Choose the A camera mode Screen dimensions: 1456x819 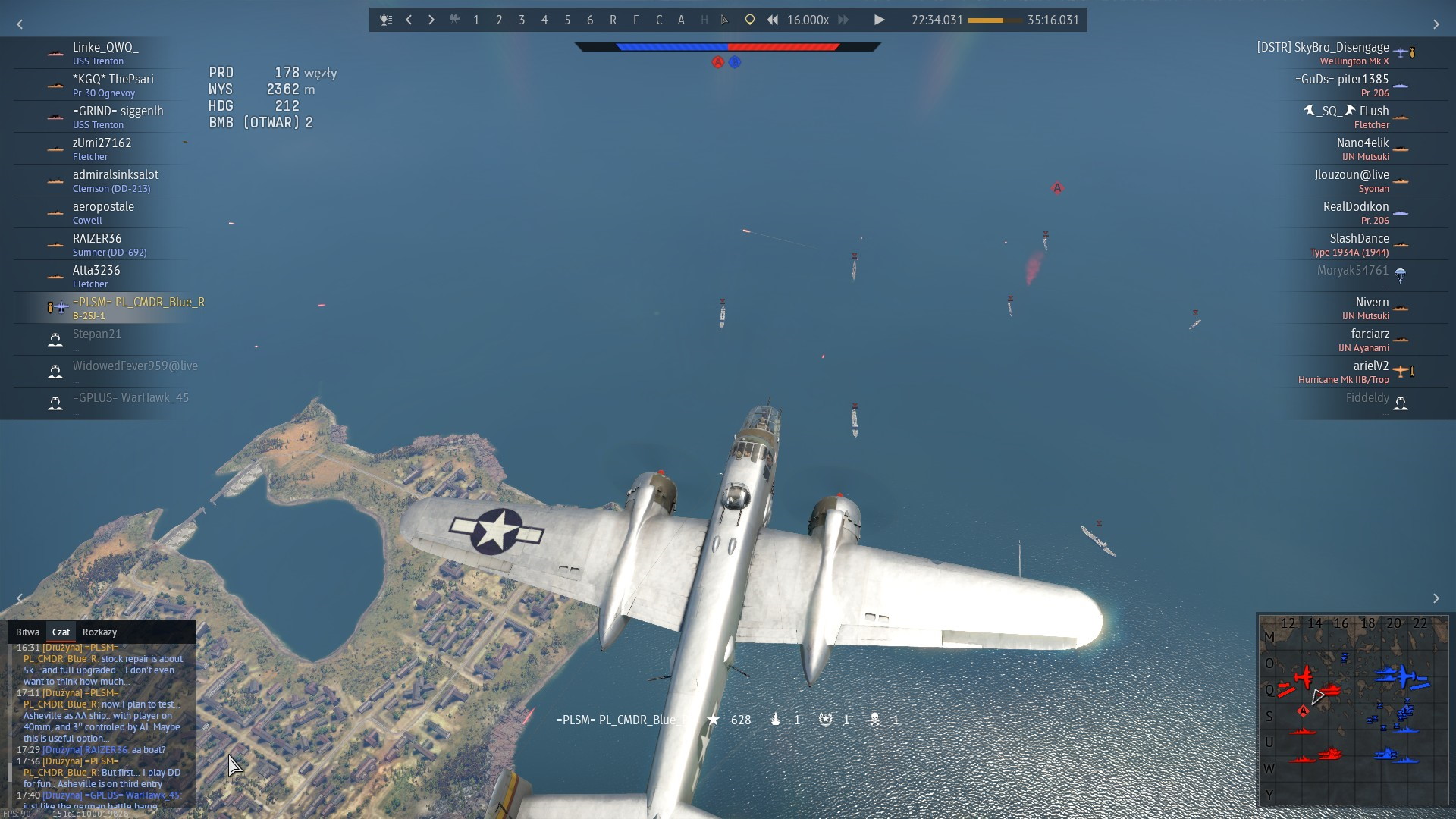[681, 20]
